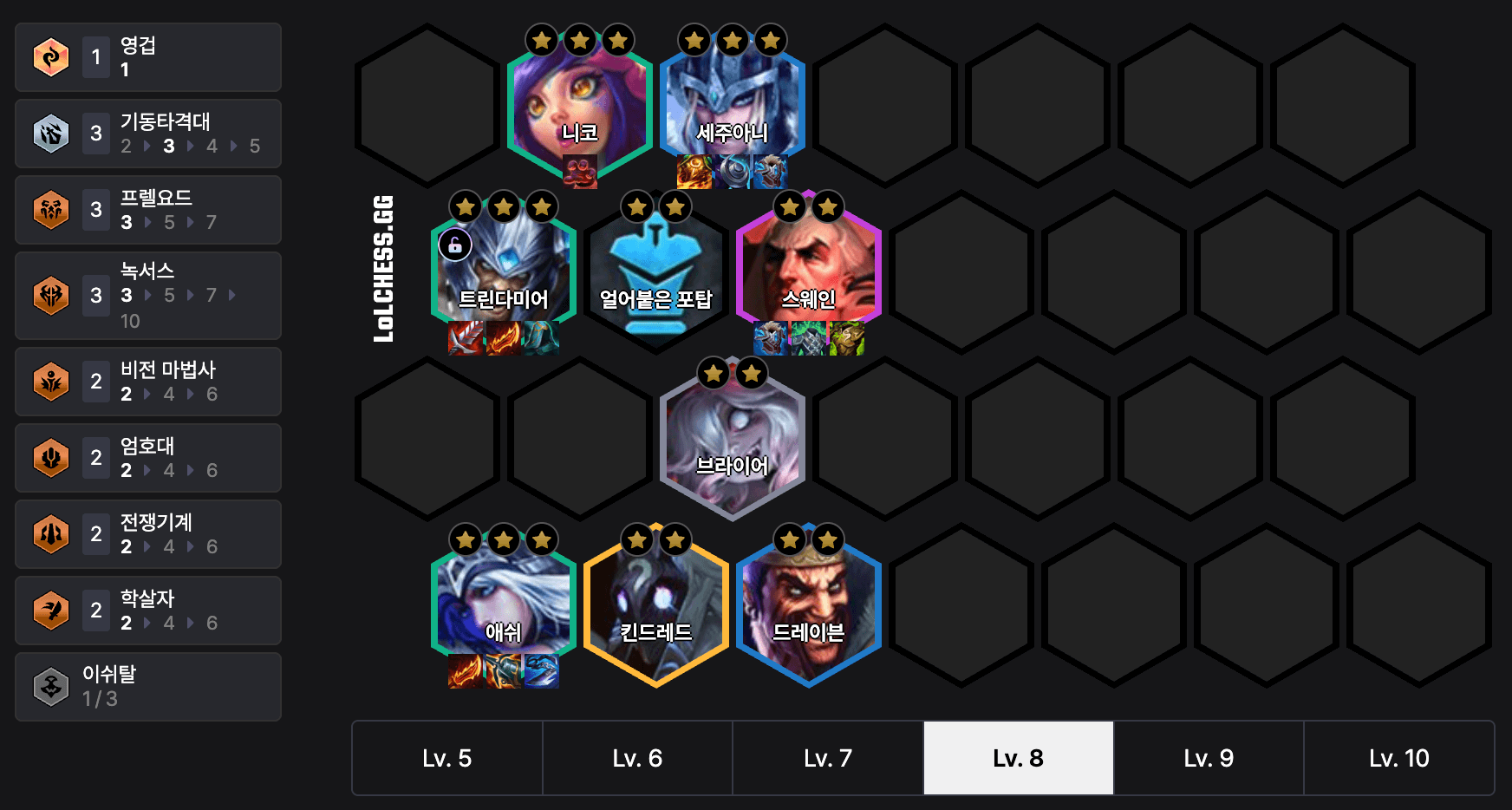Toggle the second star above 브라이어
This screenshot has height=810, width=1512.
tap(751, 373)
